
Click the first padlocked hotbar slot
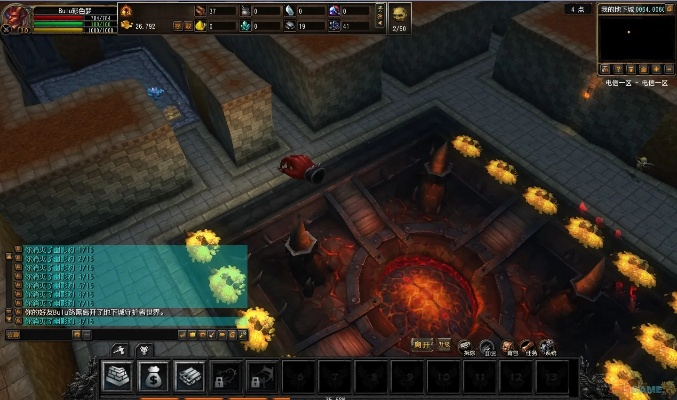coord(226,376)
